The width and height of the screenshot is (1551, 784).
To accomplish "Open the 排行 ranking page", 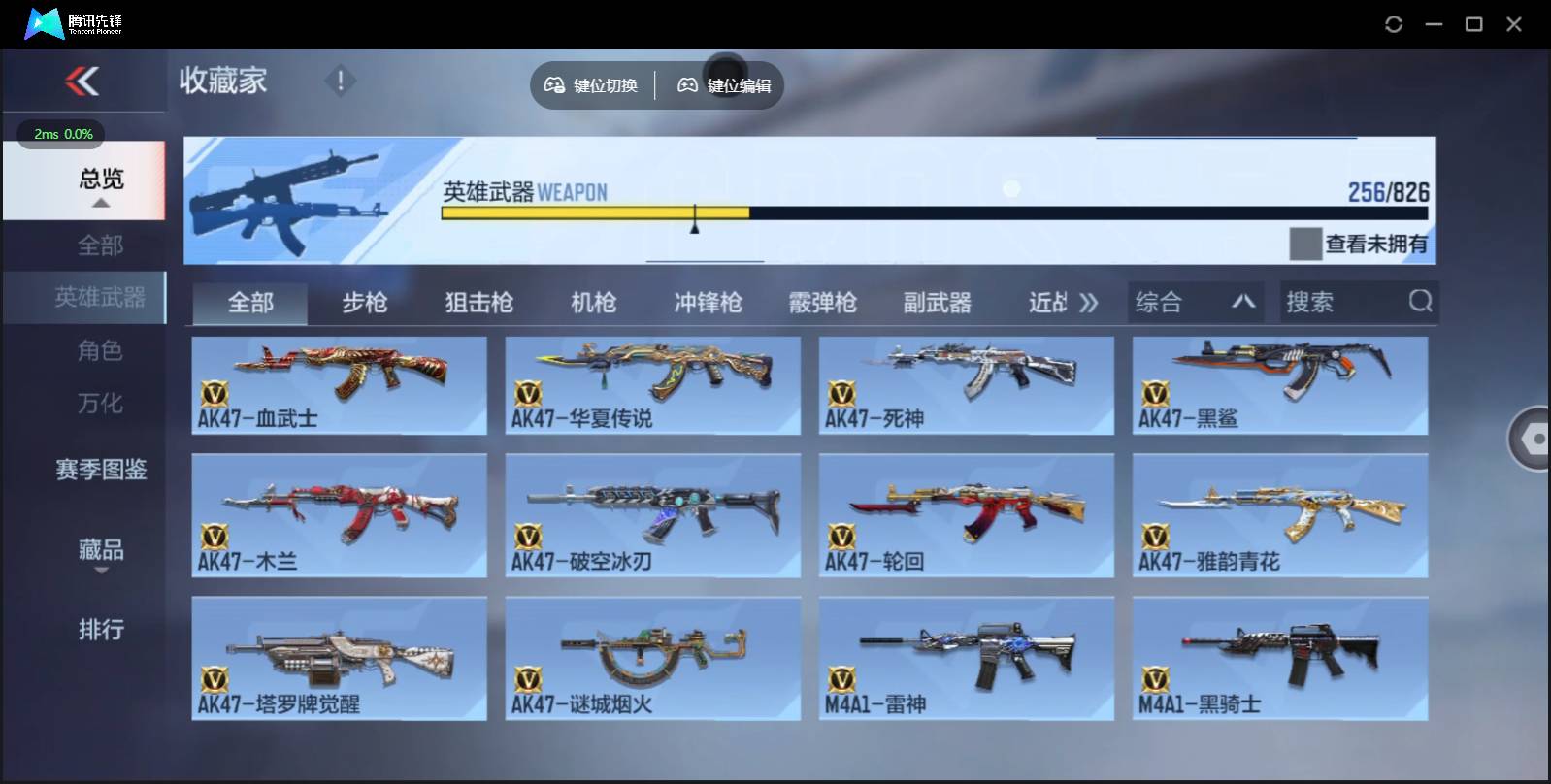I will point(100,630).
